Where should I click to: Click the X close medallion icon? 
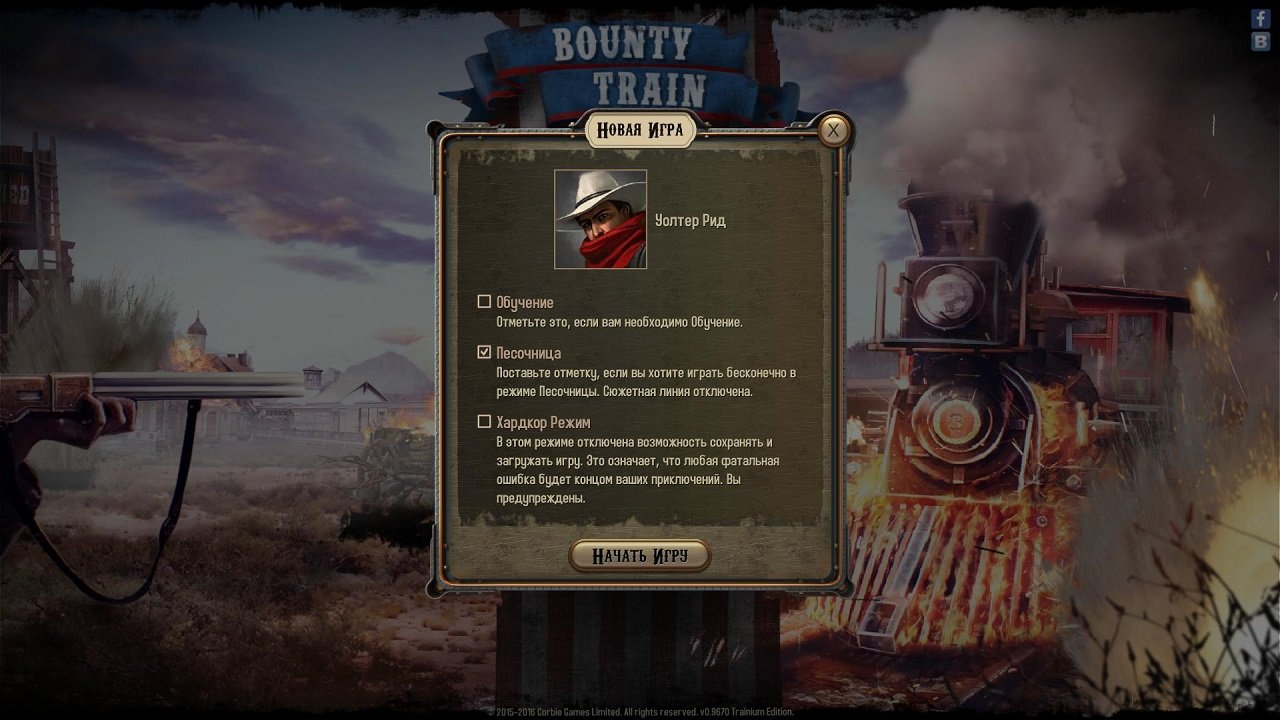[x=833, y=131]
